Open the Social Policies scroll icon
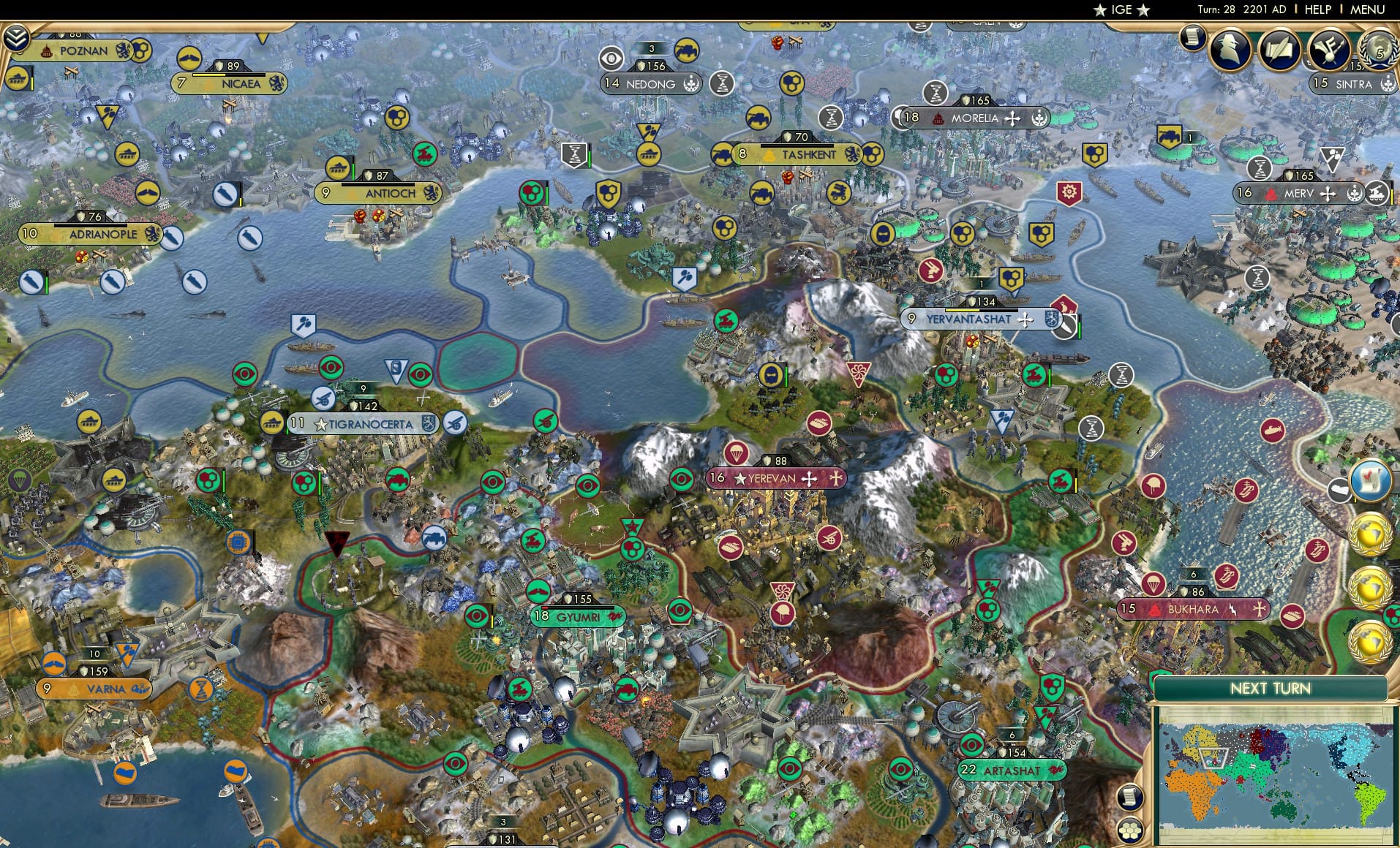This screenshot has height=848, width=1400. pyautogui.click(x=1278, y=50)
